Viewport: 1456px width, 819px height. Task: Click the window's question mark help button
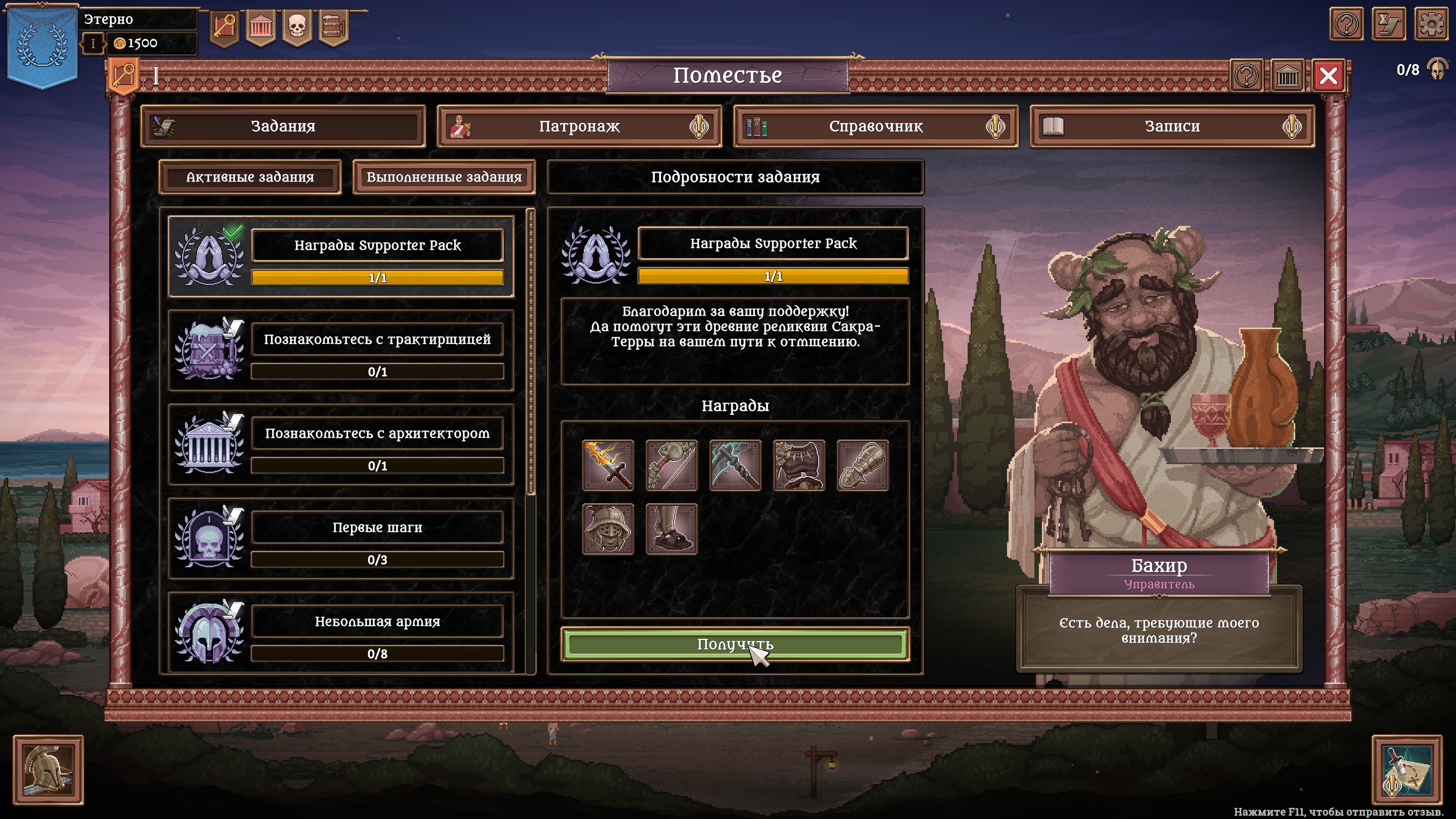[1246, 75]
